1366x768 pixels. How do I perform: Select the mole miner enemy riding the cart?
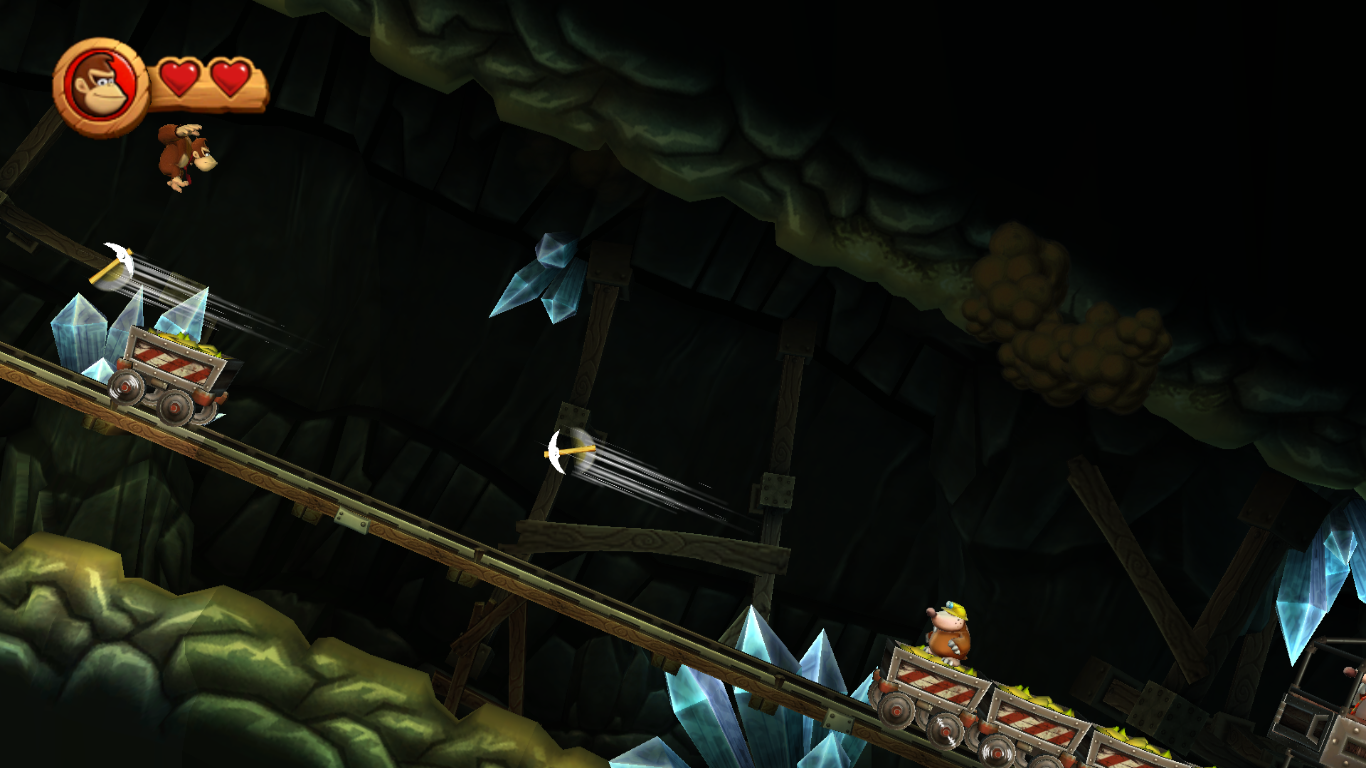[947, 630]
